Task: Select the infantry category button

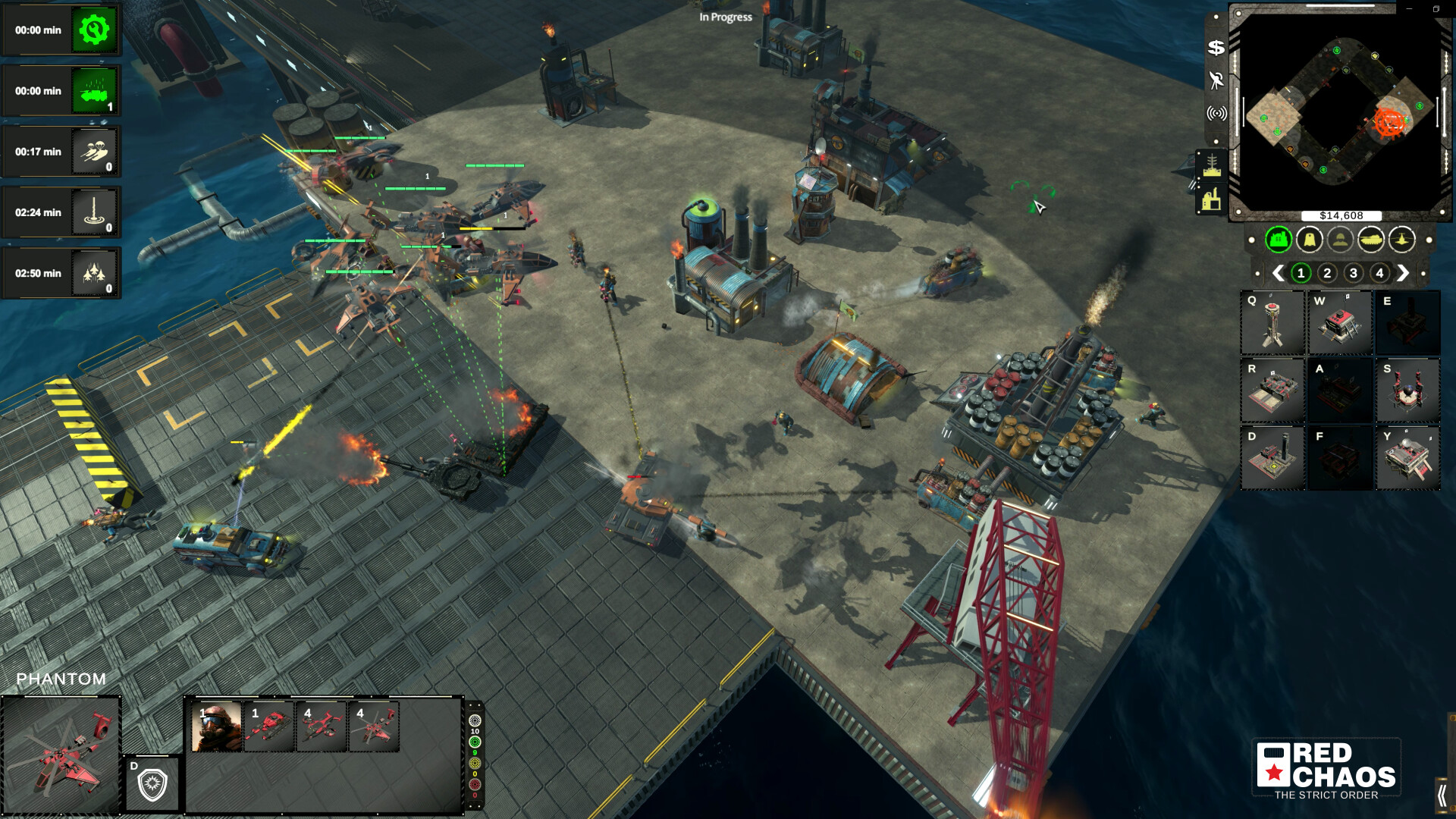Action: click(1339, 238)
